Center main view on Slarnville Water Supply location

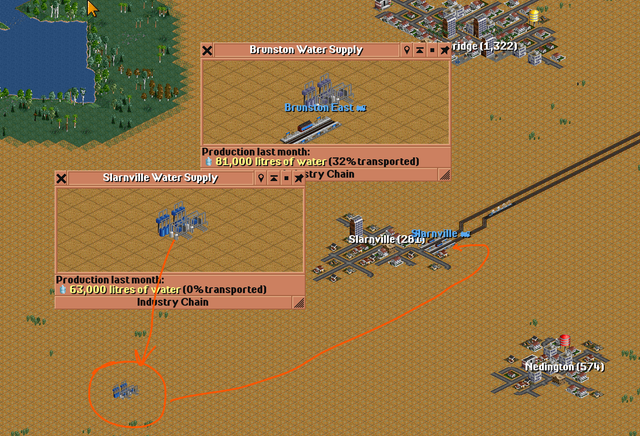pyautogui.click(x=261, y=178)
